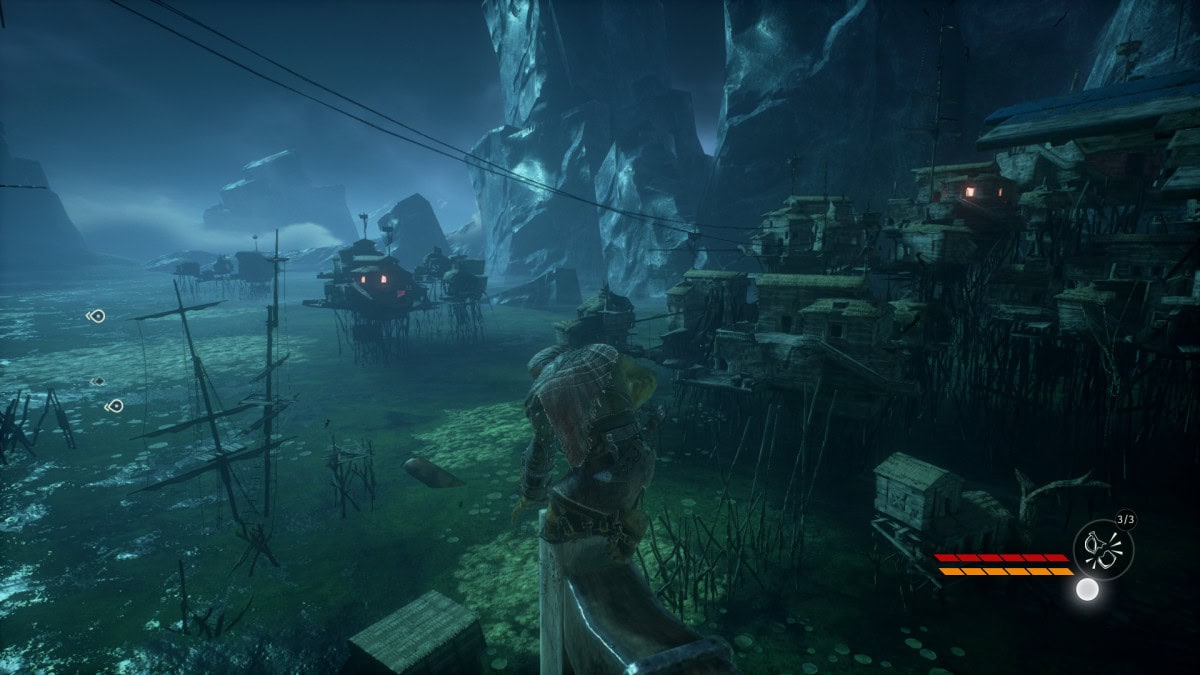Select the shattered bottle item icon
The image size is (1200, 675).
[1103, 549]
